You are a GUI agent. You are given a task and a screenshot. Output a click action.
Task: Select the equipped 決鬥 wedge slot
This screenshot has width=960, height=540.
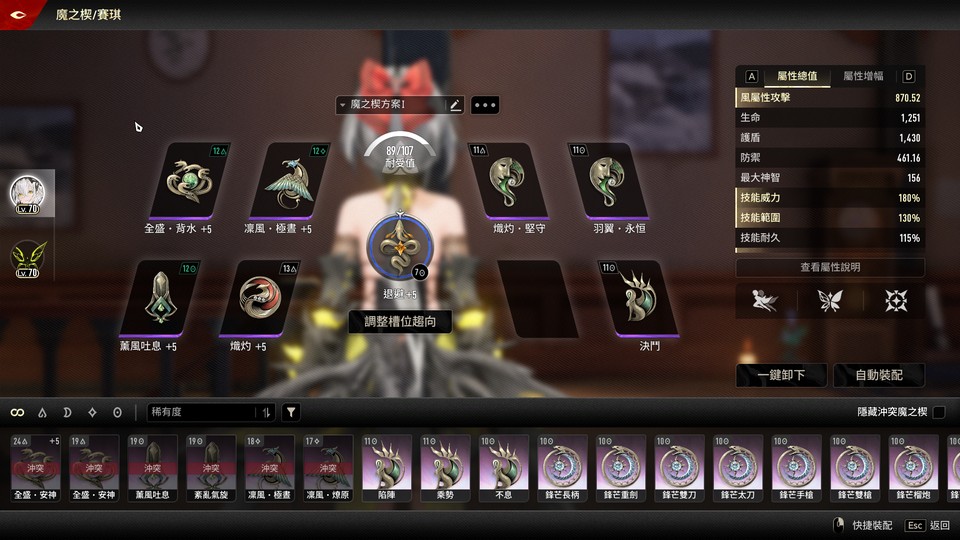coord(636,298)
